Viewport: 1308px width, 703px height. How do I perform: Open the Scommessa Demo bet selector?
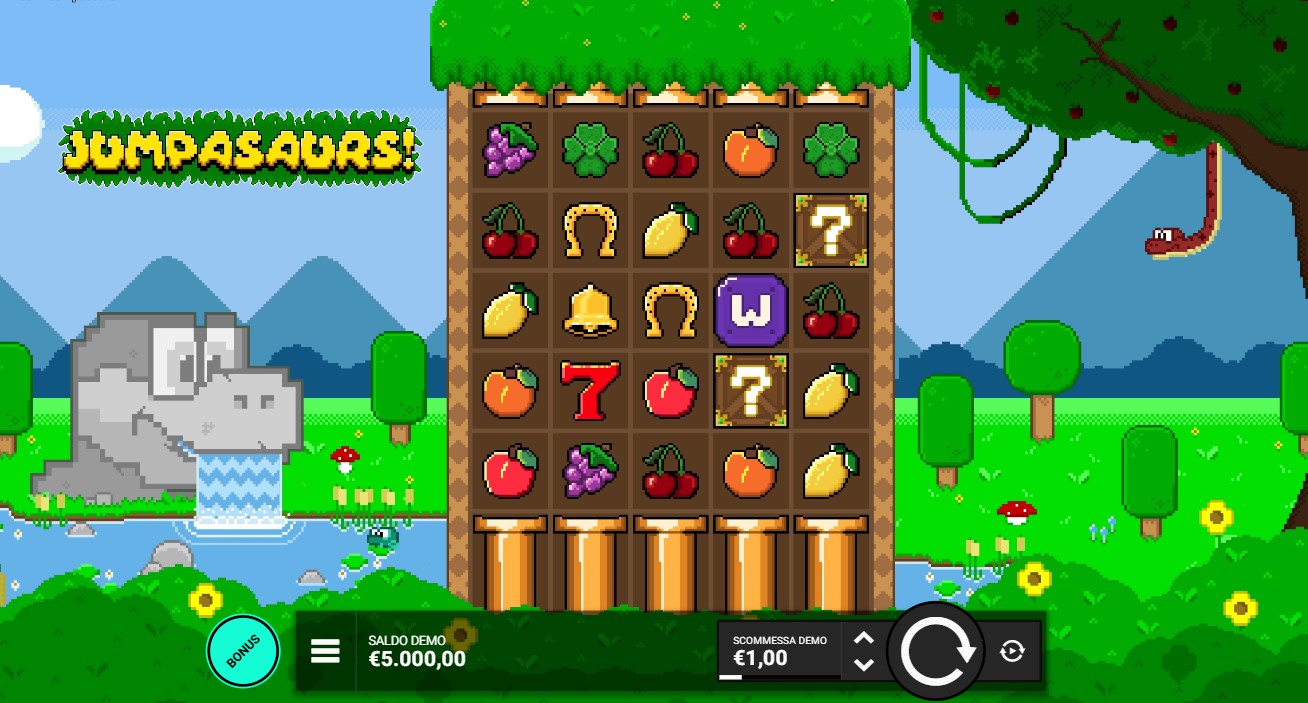779,651
